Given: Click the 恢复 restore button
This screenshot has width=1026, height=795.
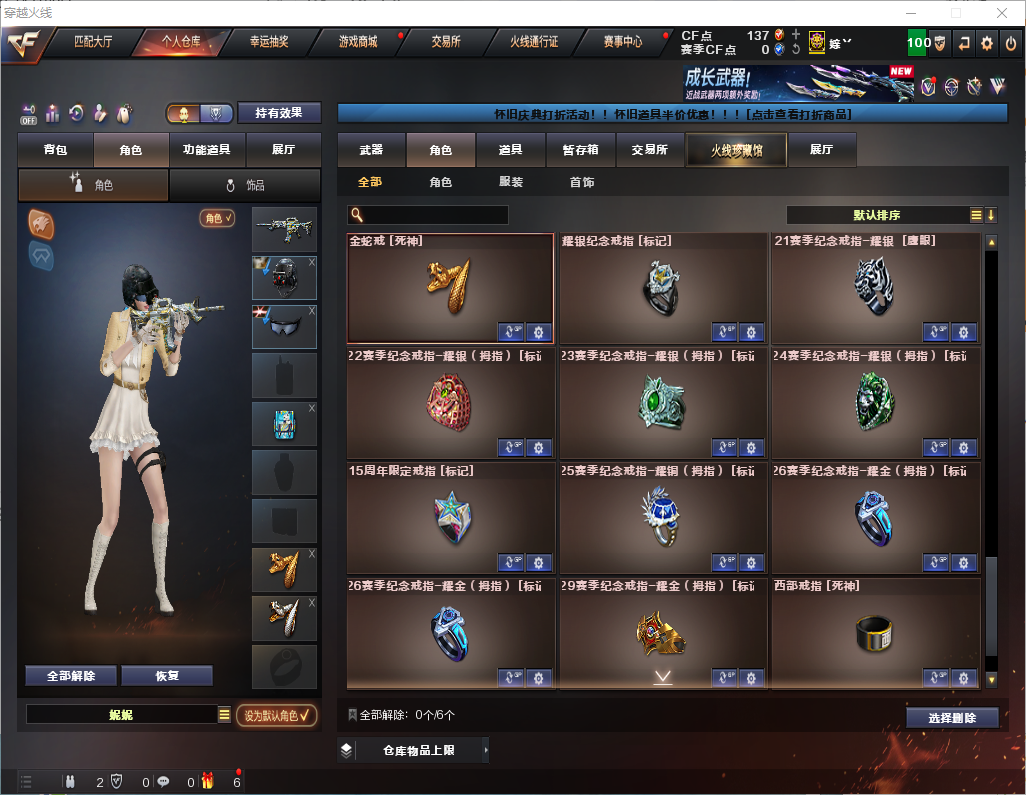Looking at the screenshot, I should coord(167,676).
